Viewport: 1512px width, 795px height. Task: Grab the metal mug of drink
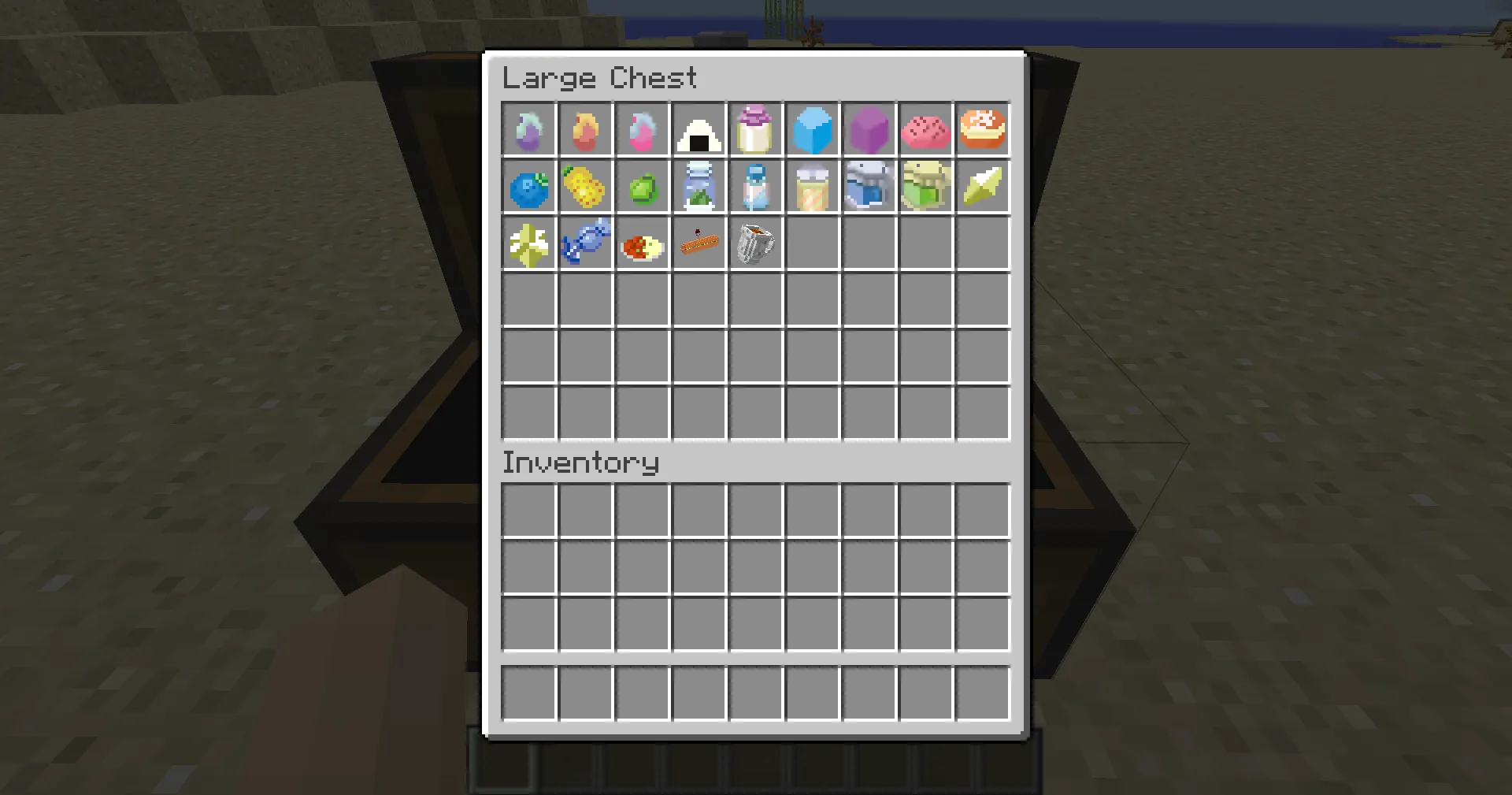755,243
